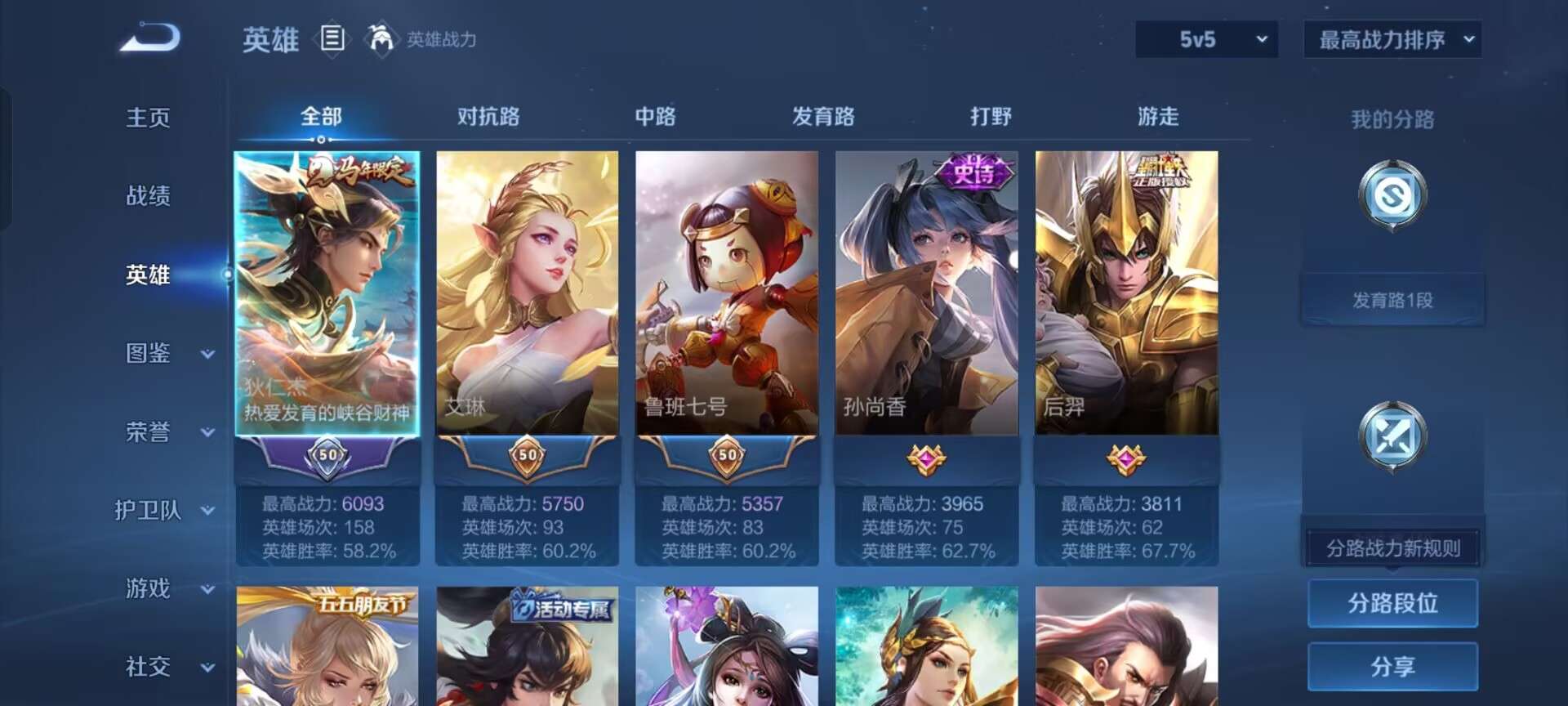Open the 社交 sidebar menu entry
Viewport: 1568px width, 706px height.
point(149,668)
